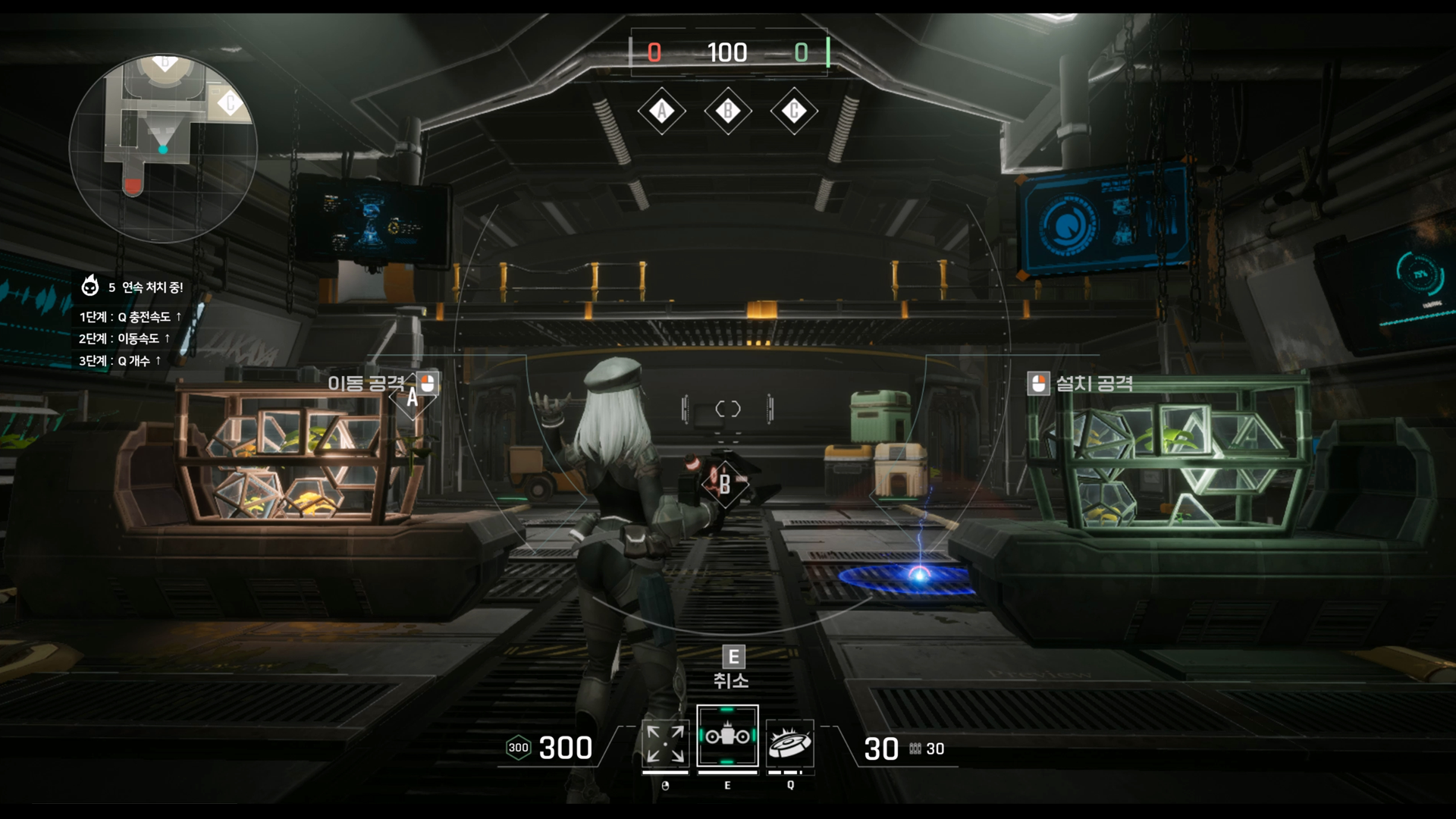The height and width of the screenshot is (819, 1456).
Task: Click the circular minimap
Action: coord(163,148)
